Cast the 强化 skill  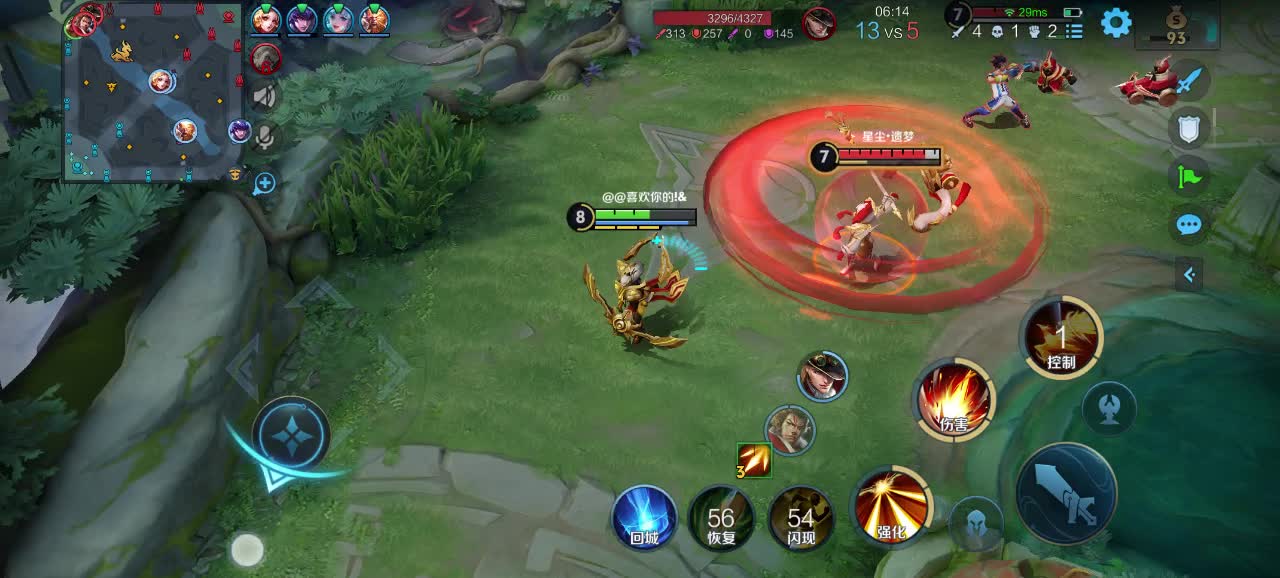pos(891,504)
